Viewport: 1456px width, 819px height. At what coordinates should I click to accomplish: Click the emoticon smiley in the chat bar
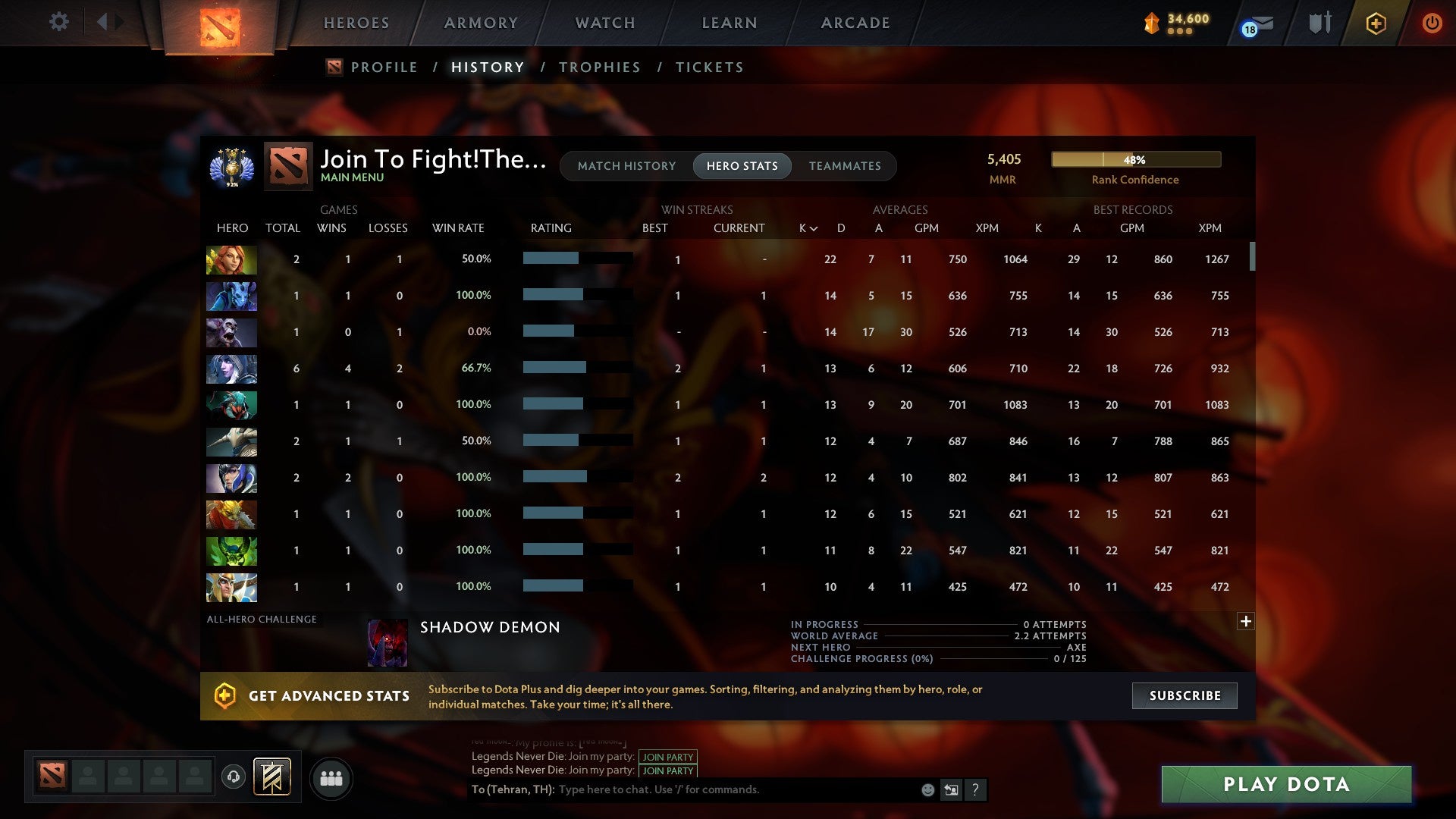click(927, 789)
